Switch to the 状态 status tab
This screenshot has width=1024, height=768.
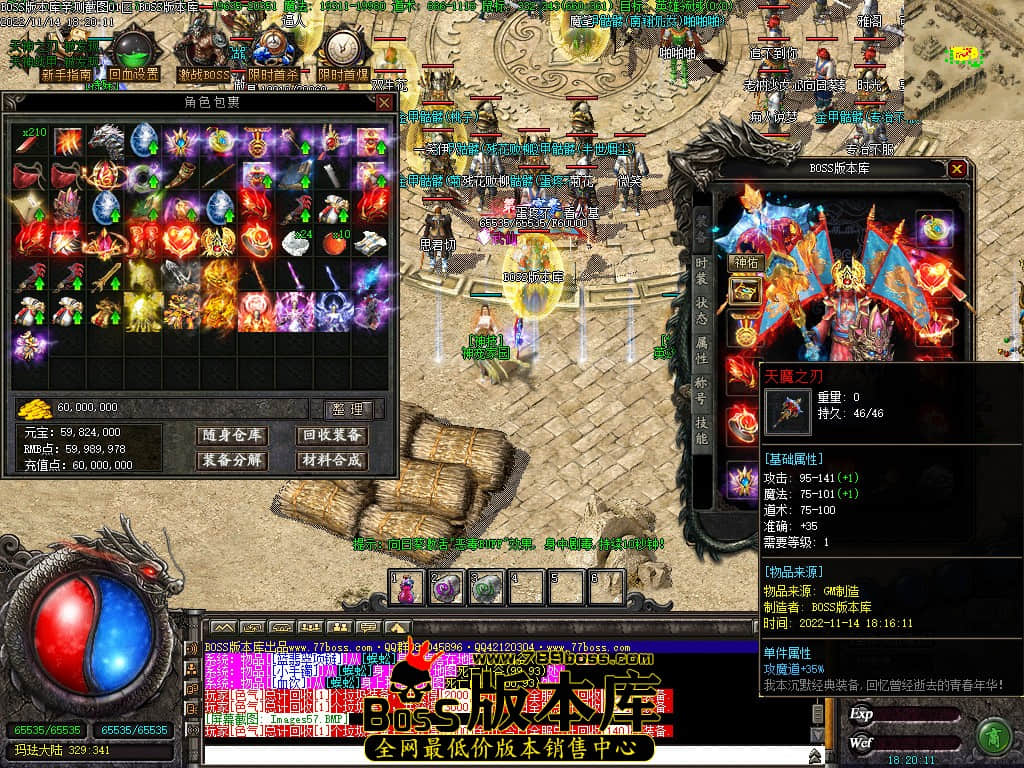pos(703,315)
